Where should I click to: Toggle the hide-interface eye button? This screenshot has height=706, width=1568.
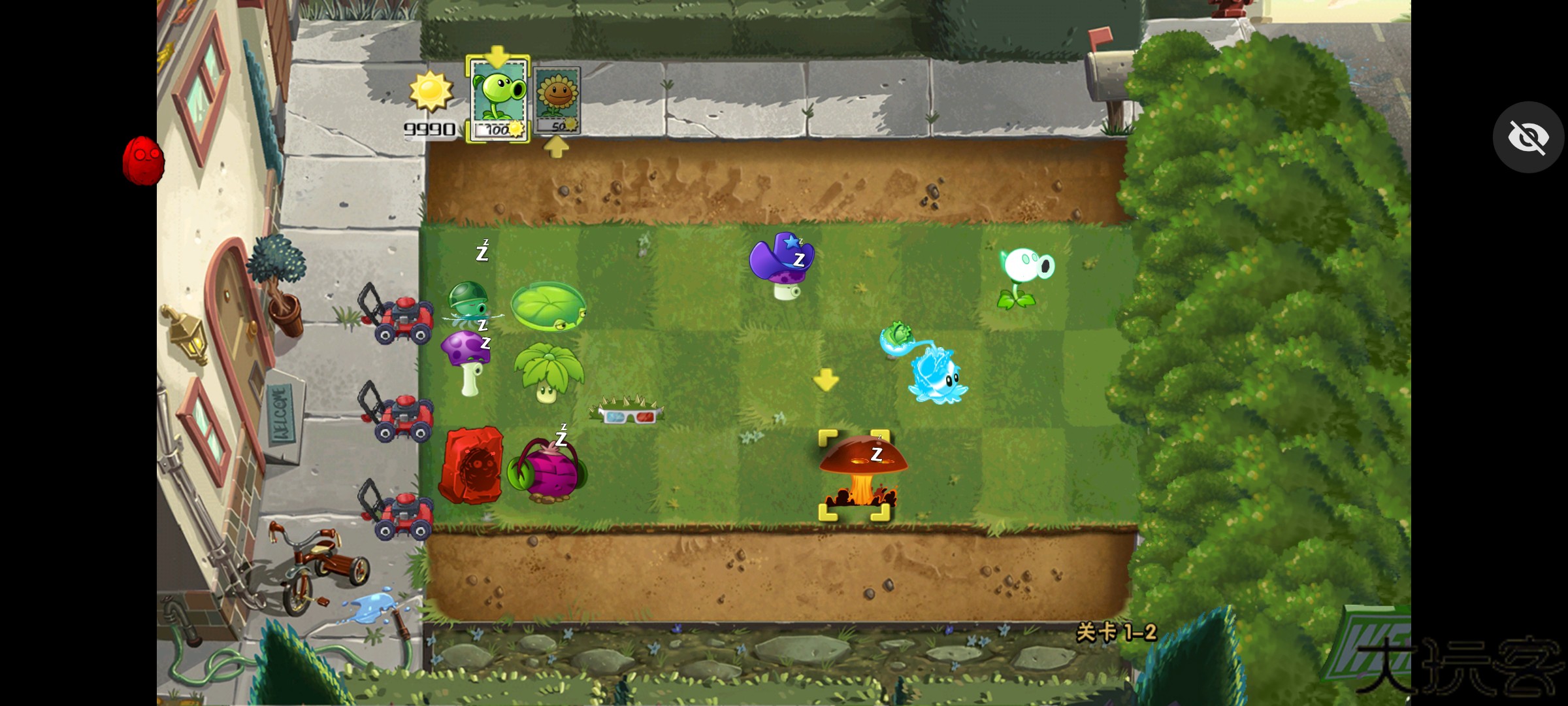coord(1528,137)
